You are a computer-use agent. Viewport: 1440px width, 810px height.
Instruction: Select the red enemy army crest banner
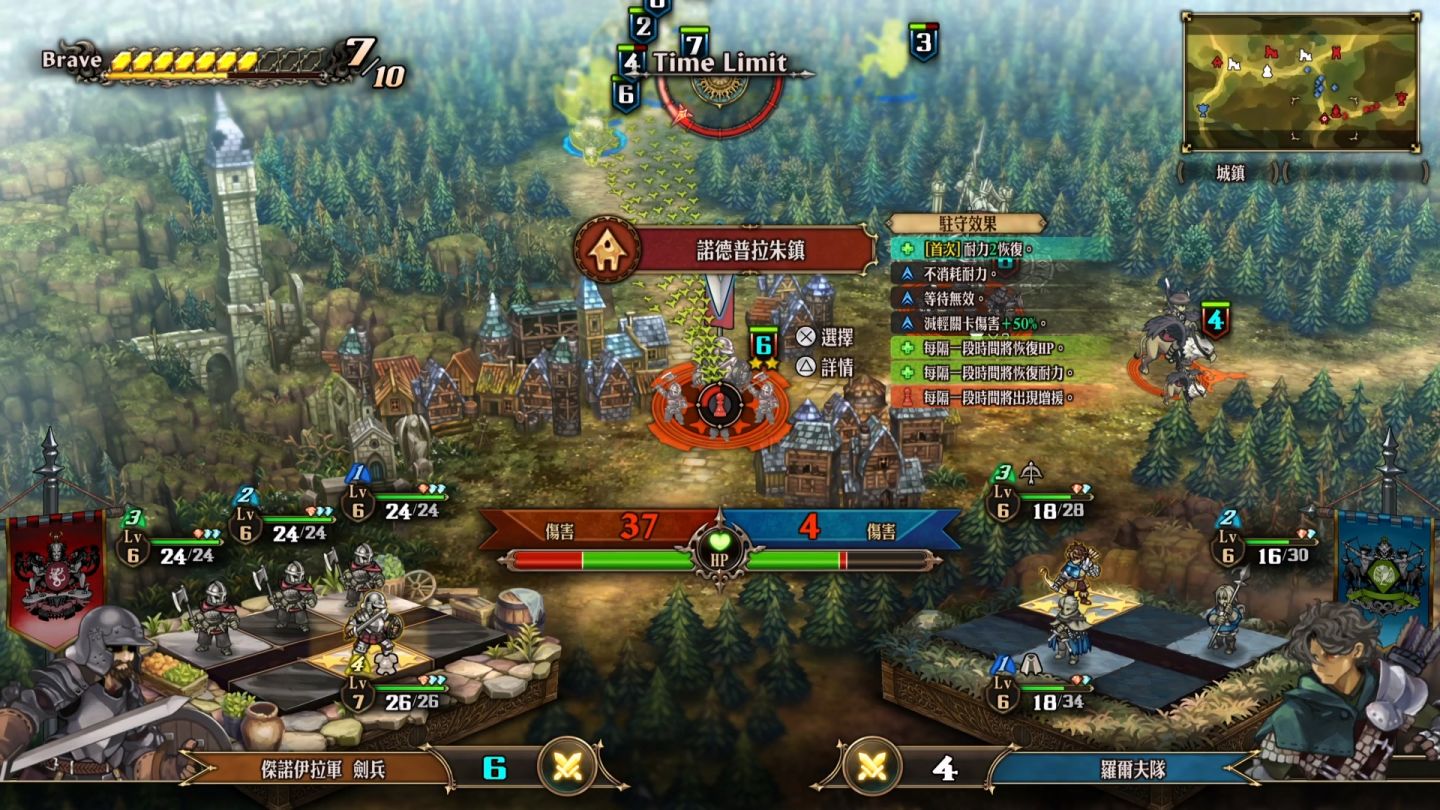[56, 575]
